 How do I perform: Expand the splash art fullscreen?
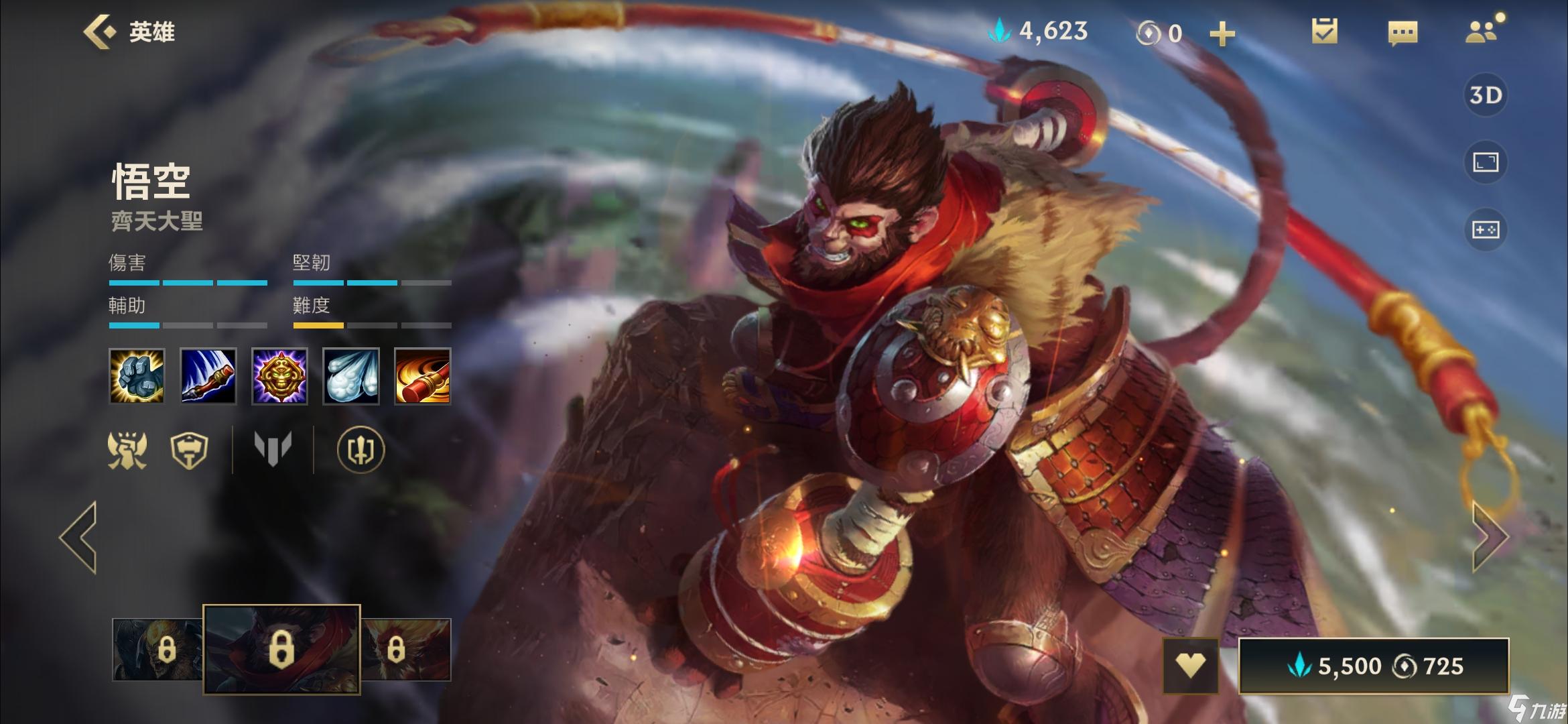click(x=1485, y=162)
